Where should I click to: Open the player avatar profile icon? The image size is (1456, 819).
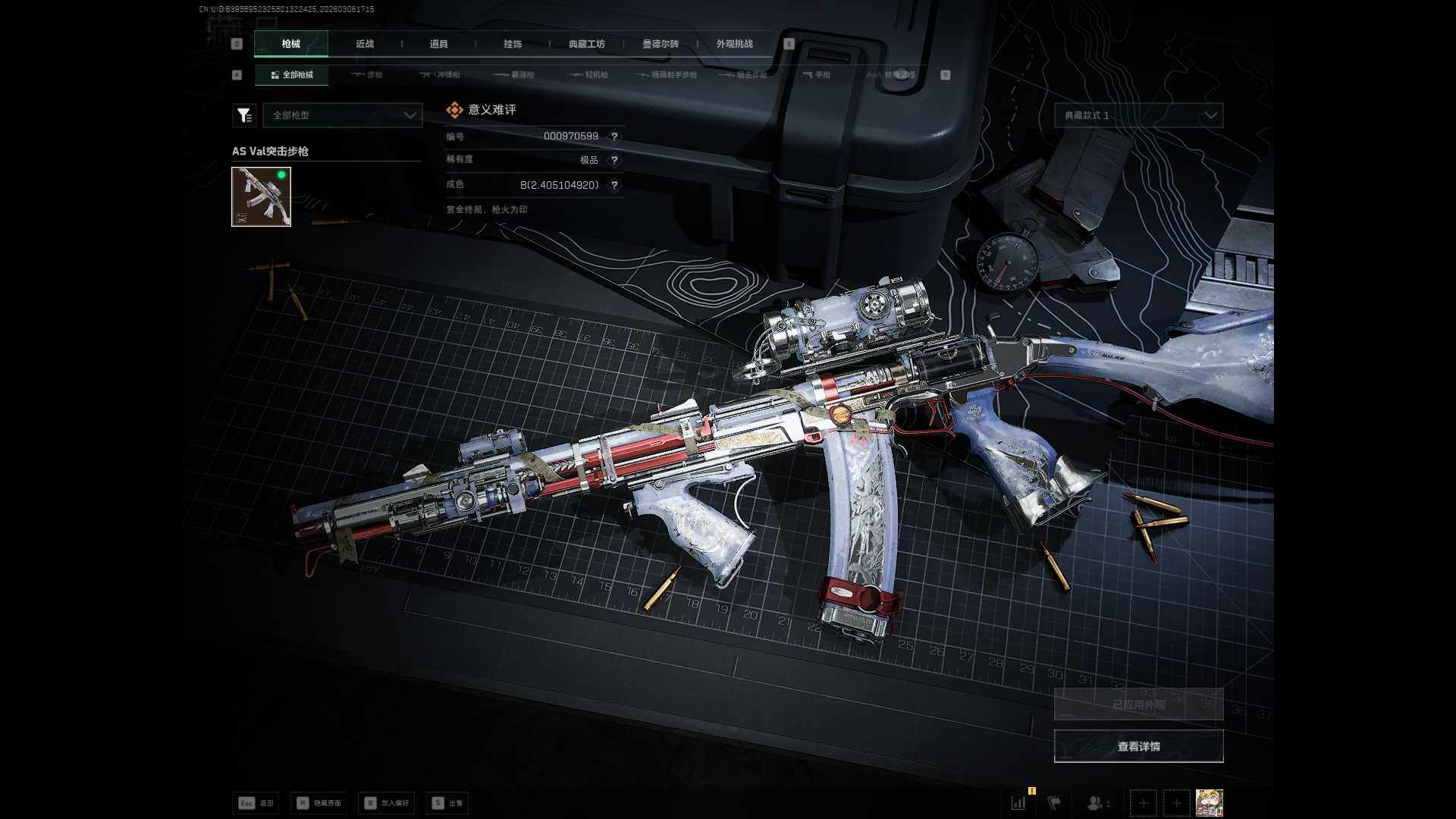point(1209,802)
